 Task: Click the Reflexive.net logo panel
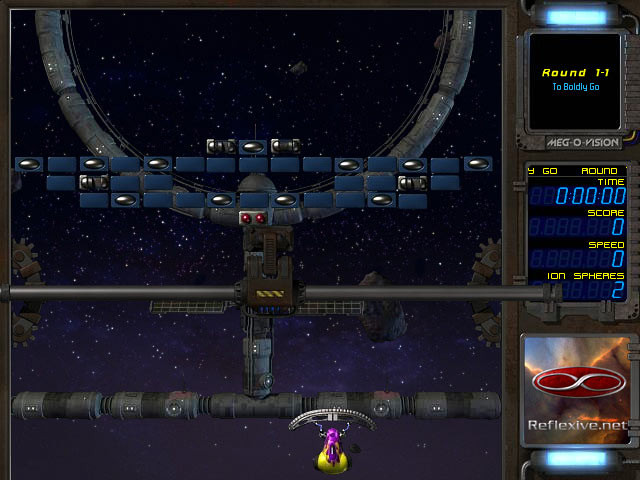pos(578,391)
